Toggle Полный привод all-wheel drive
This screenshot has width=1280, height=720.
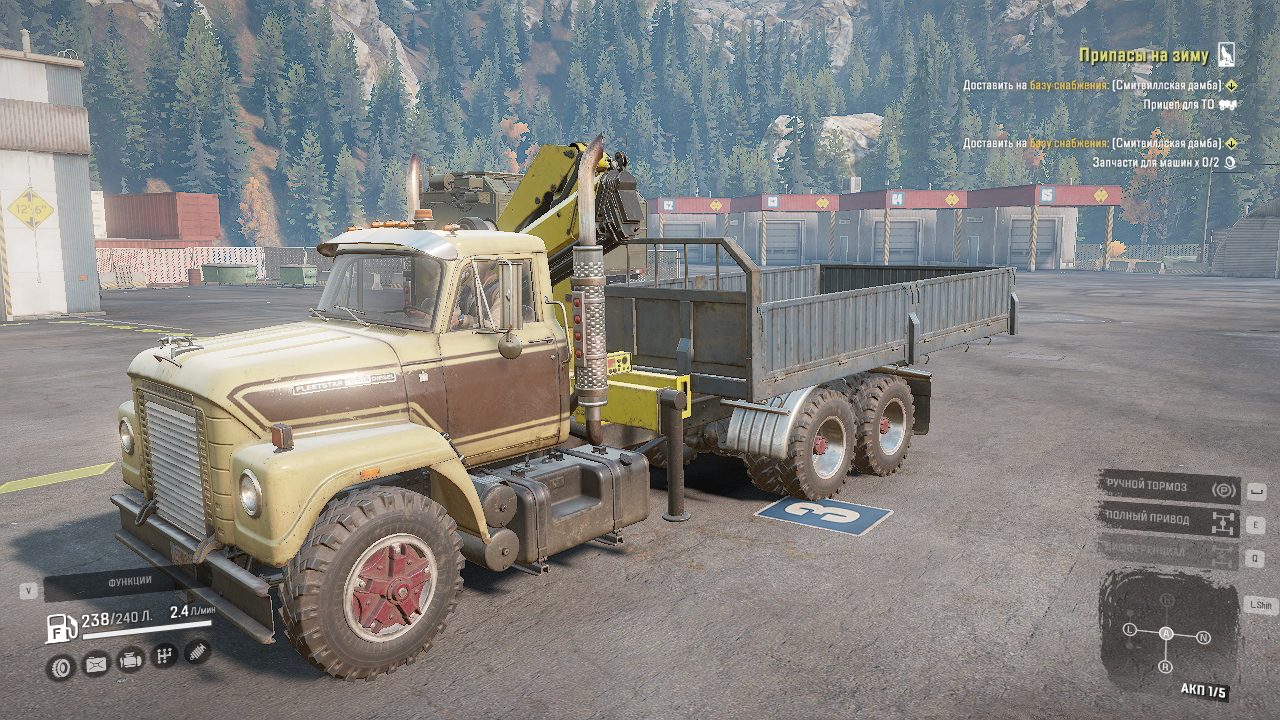(1168, 519)
